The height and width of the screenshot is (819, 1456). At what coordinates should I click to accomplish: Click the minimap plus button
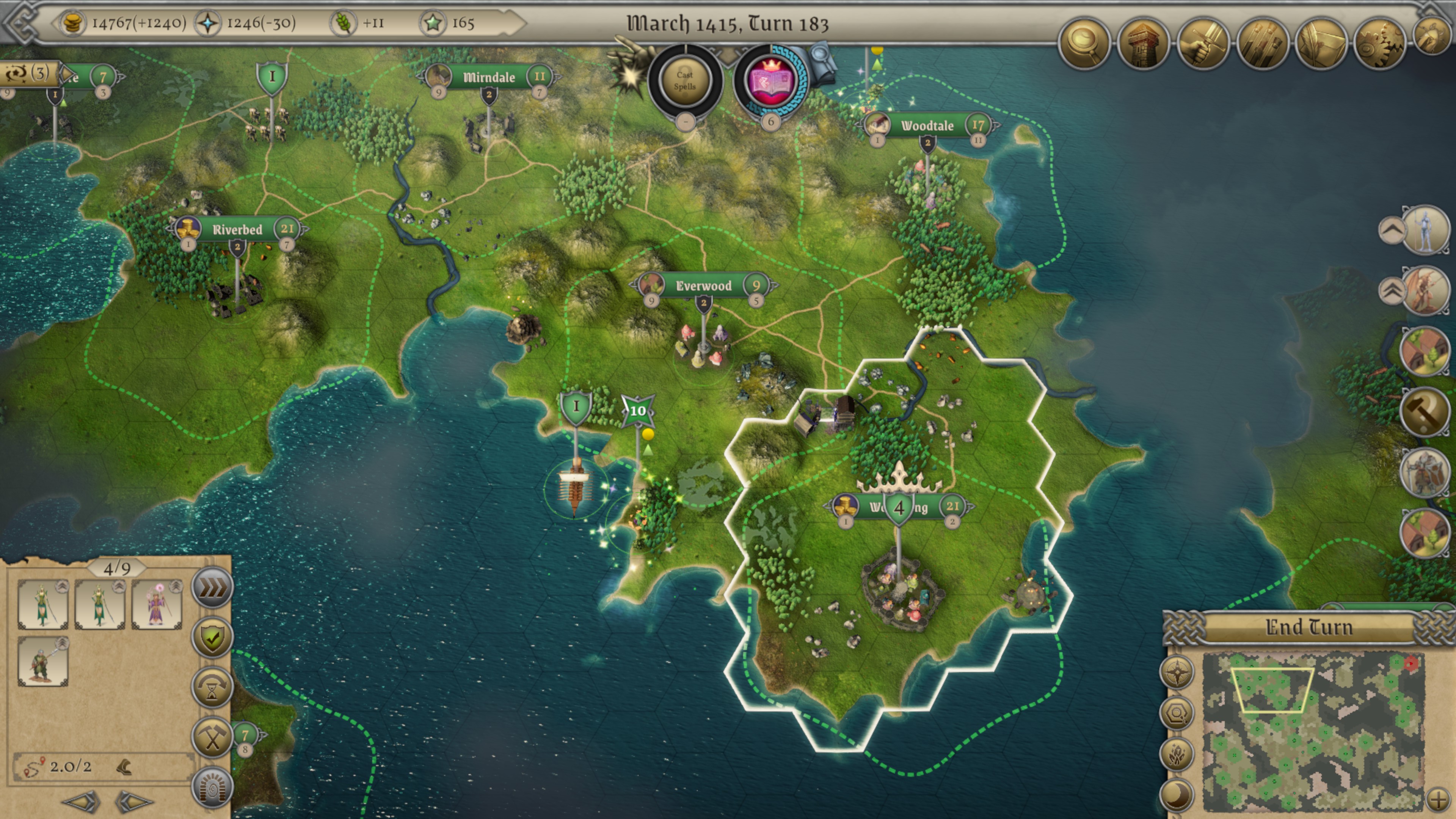(x=1438, y=799)
